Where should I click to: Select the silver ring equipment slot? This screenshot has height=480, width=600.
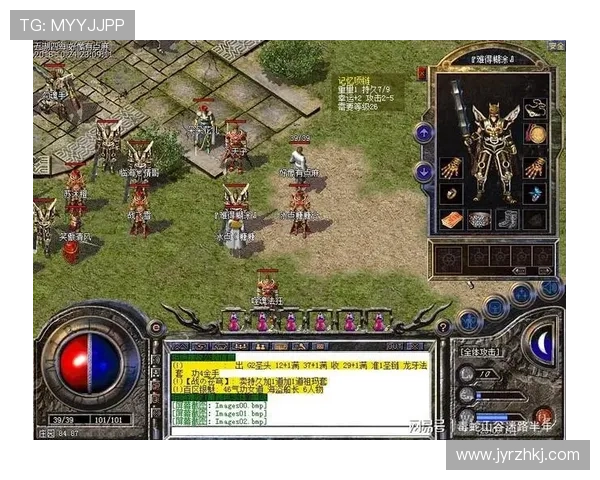click(452, 193)
